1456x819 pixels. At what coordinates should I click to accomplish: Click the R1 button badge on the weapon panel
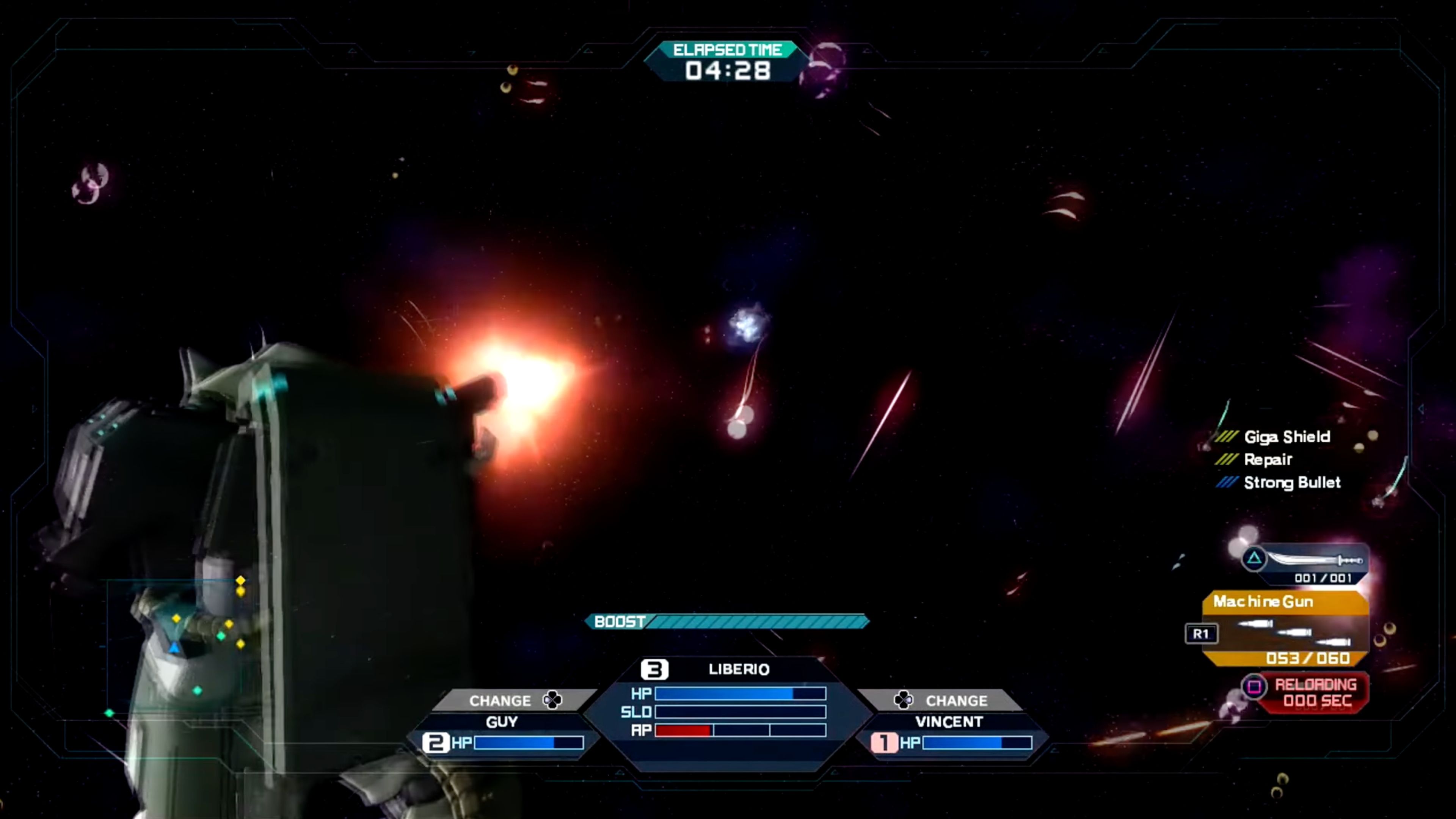pyautogui.click(x=1202, y=634)
